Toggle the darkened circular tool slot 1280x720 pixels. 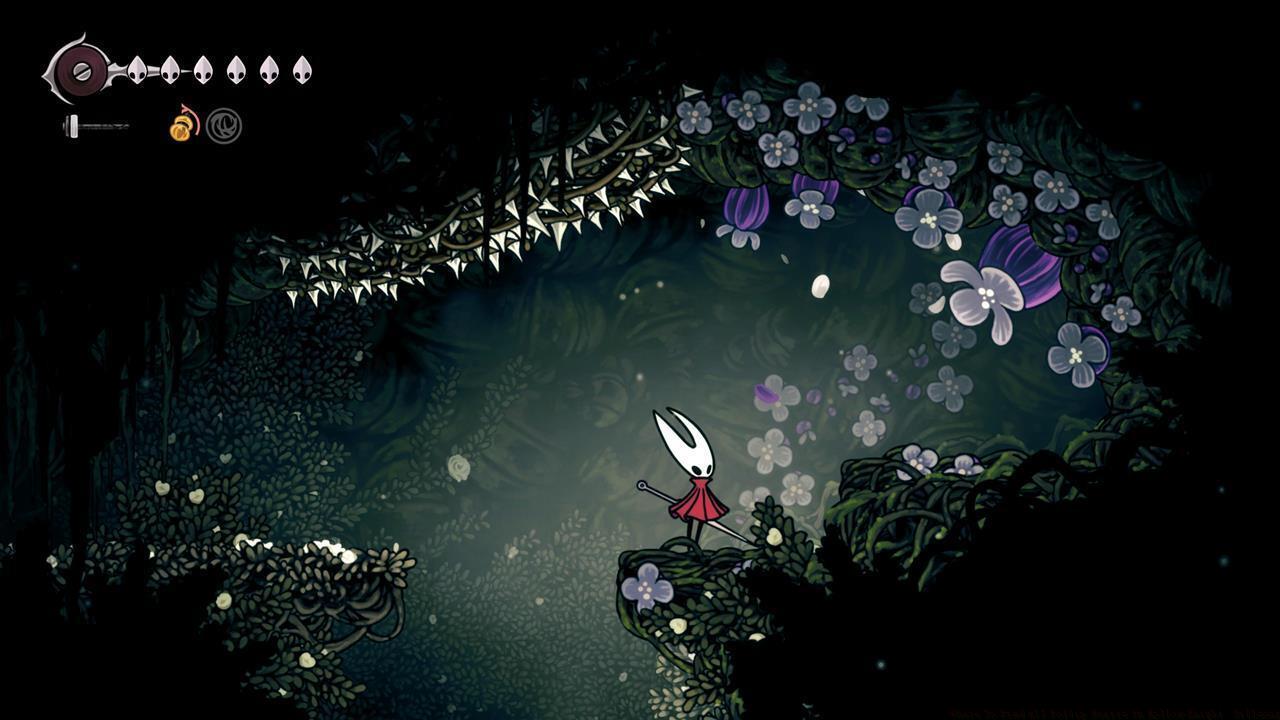click(222, 128)
